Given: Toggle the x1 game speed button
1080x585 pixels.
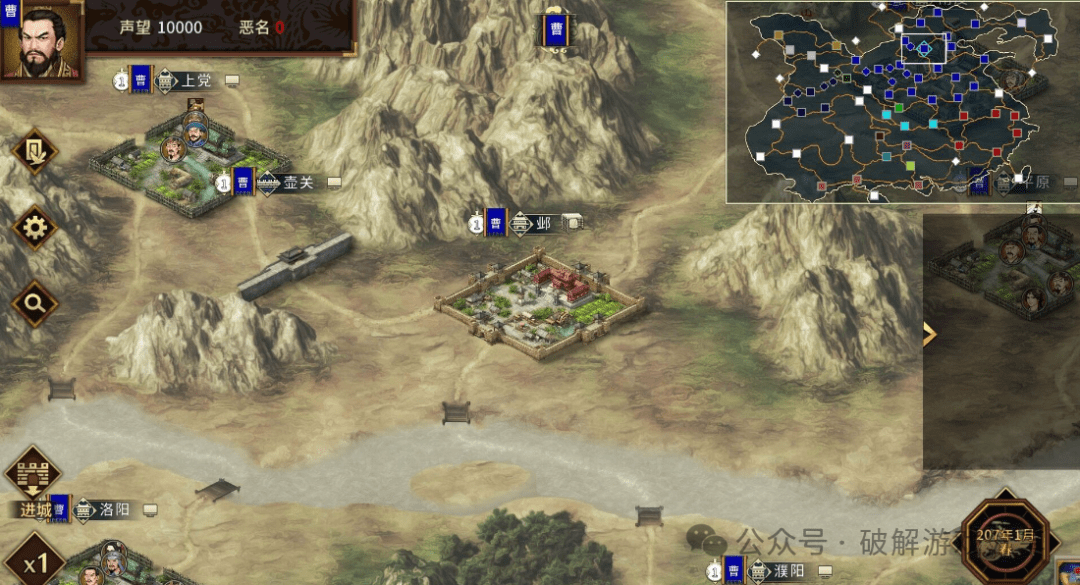Looking at the screenshot, I should 36,564.
